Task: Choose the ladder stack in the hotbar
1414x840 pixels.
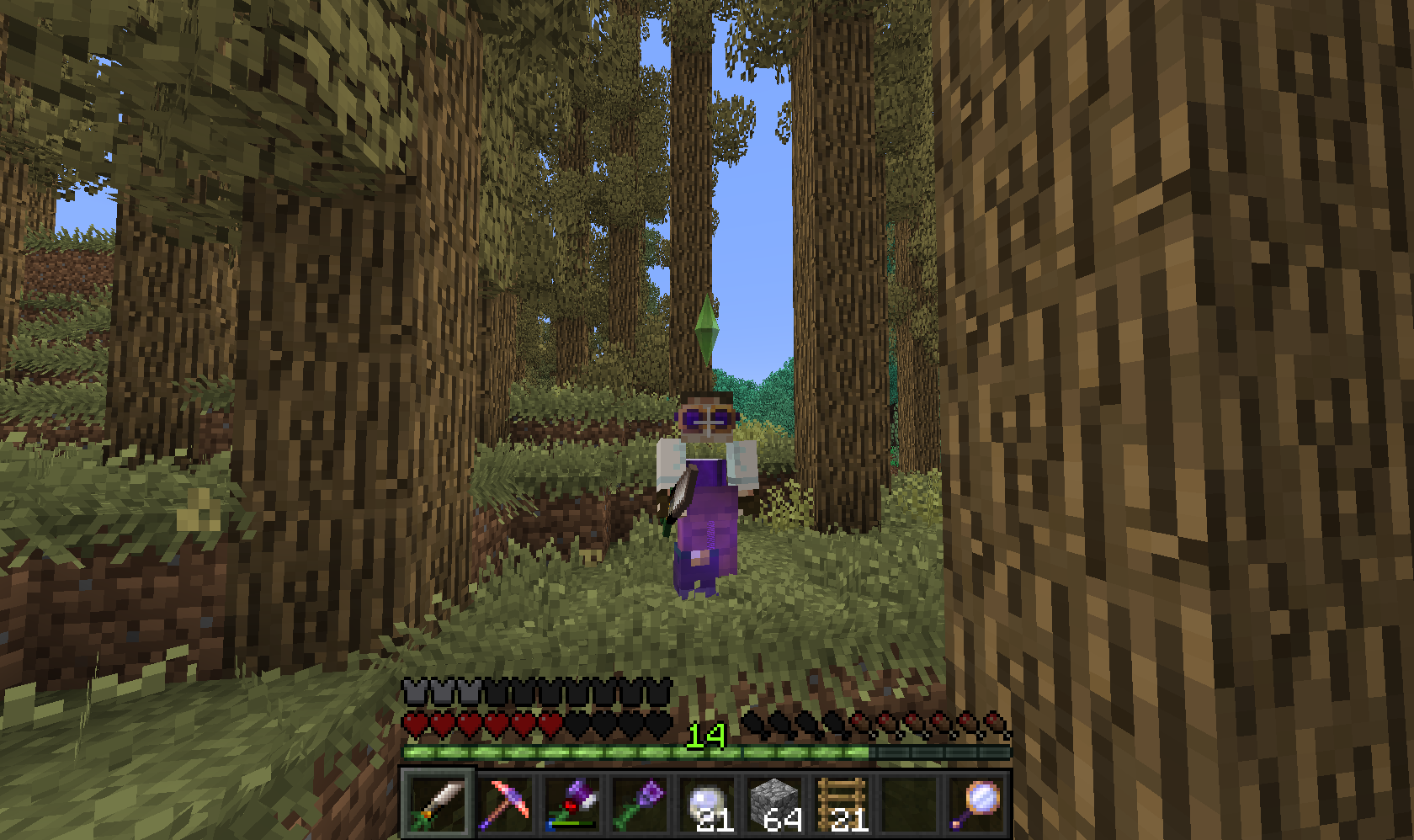Action: click(842, 804)
